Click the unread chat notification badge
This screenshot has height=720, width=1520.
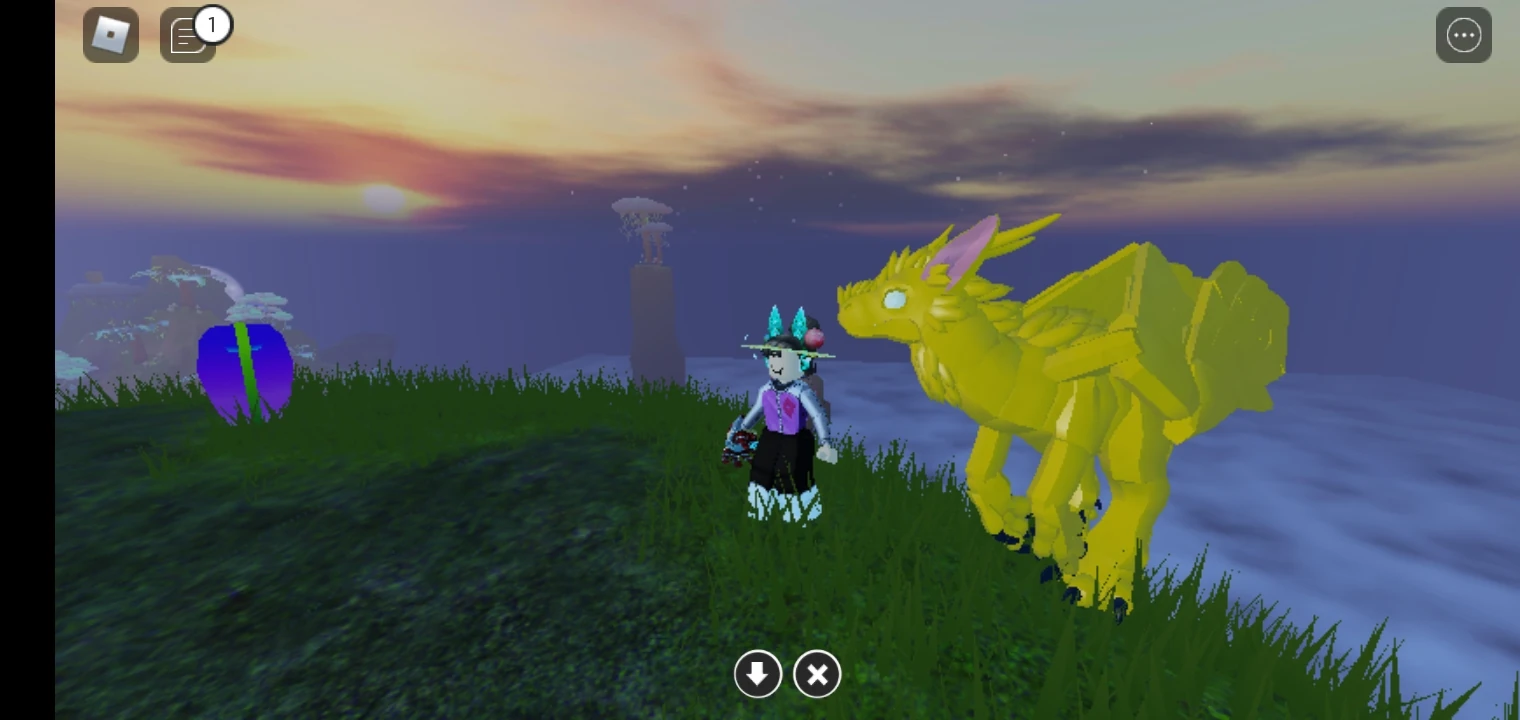[212, 25]
